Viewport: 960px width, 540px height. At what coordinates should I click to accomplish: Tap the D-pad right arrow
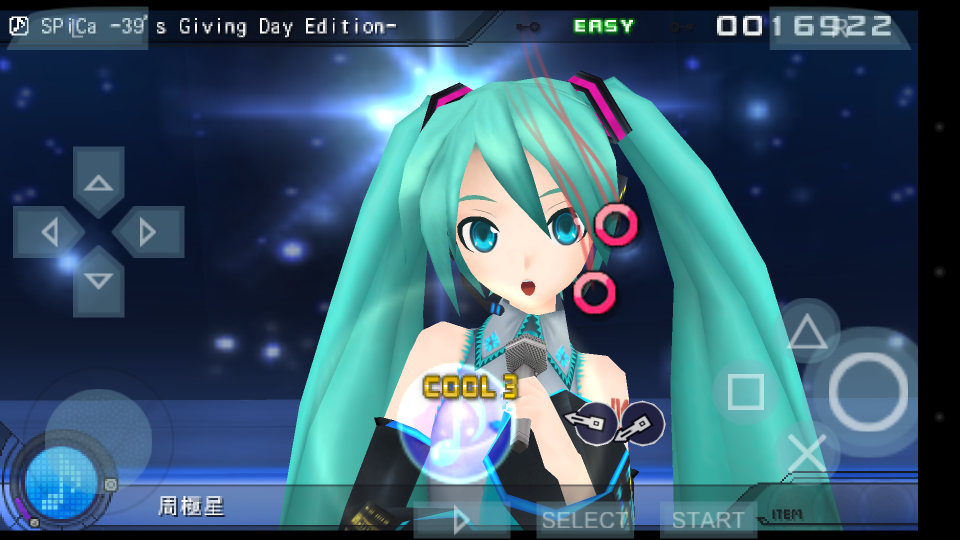coord(148,232)
